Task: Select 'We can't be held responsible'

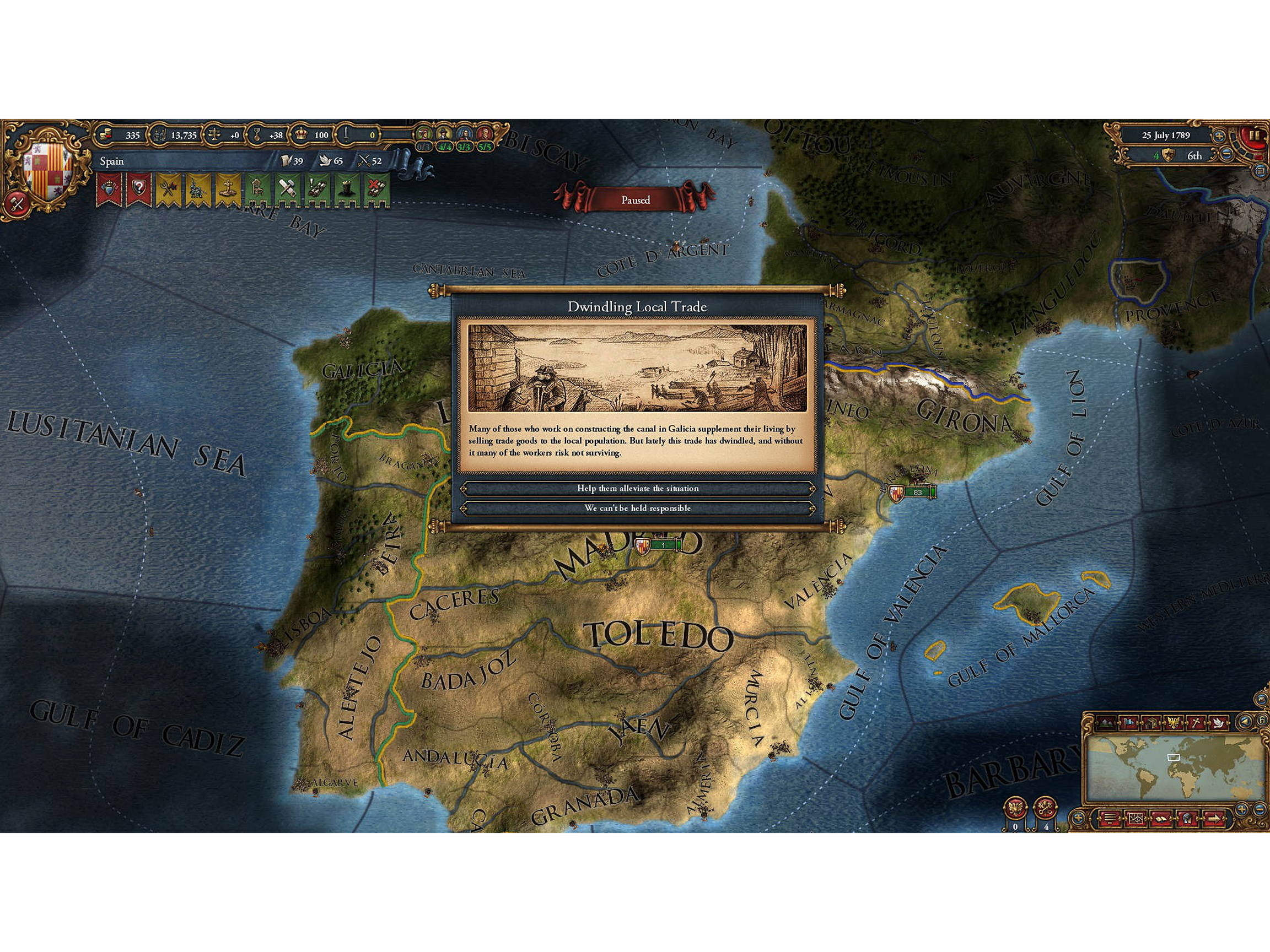Action: [x=637, y=509]
